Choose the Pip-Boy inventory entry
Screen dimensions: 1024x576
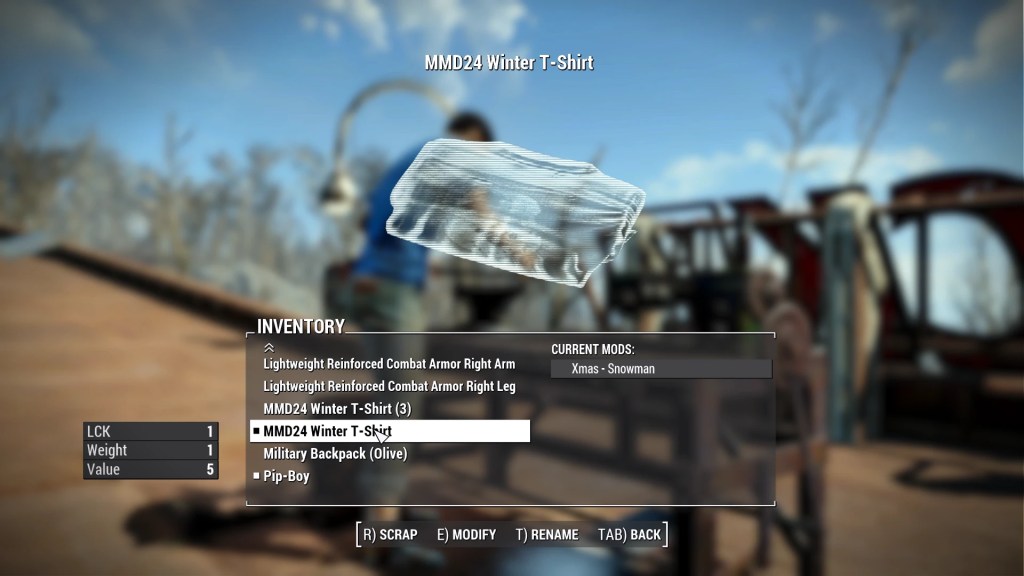(286, 477)
